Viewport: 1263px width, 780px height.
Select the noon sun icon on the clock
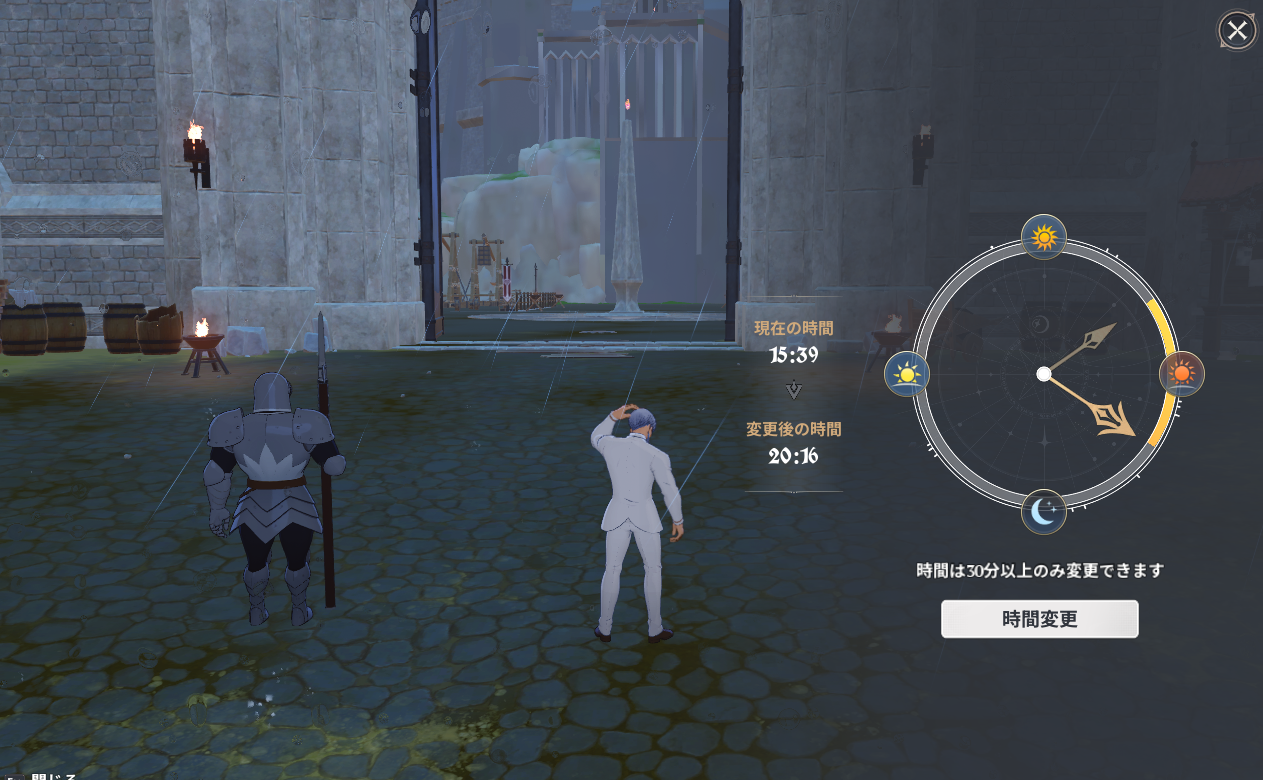(1044, 238)
